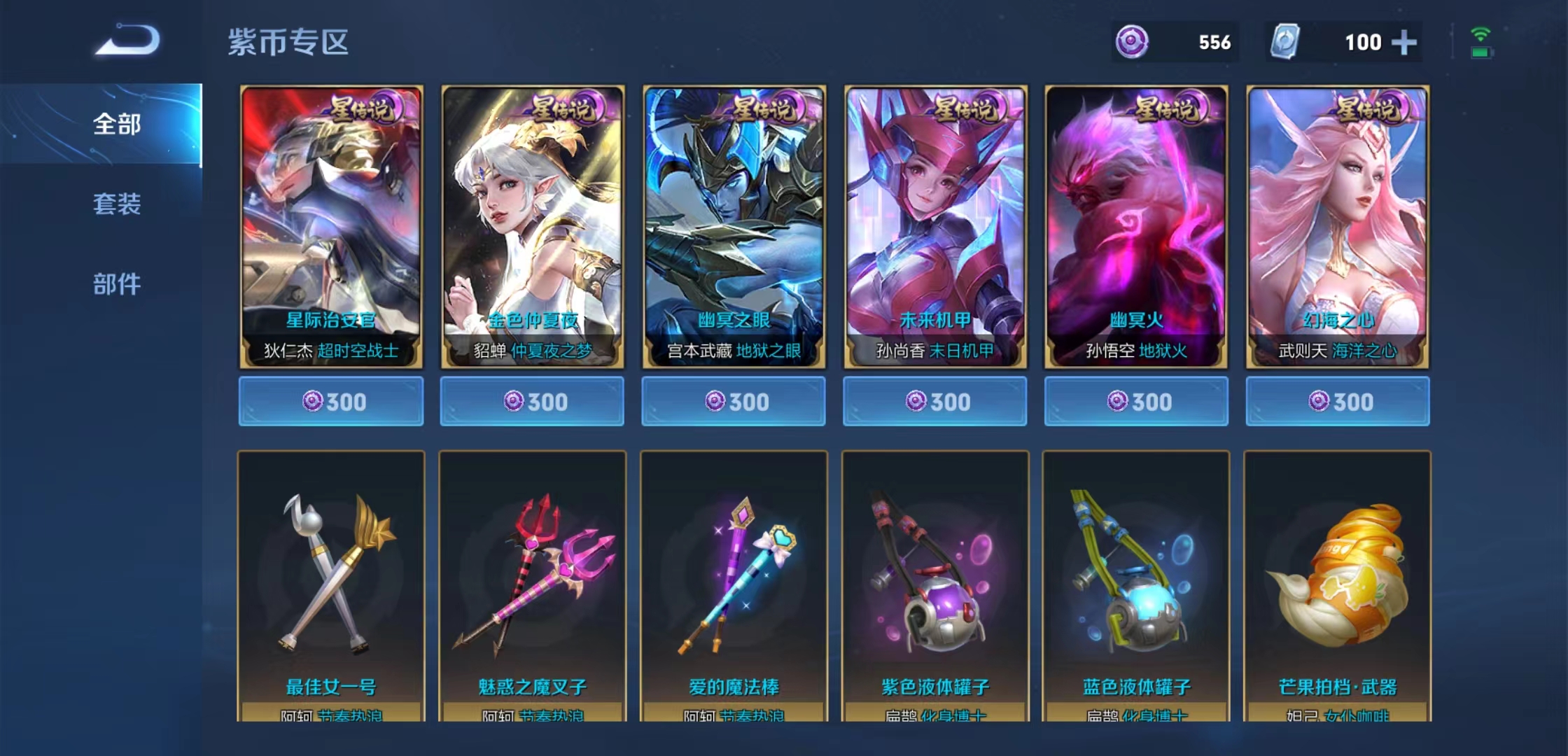Select the 部件 category tab

117,284
